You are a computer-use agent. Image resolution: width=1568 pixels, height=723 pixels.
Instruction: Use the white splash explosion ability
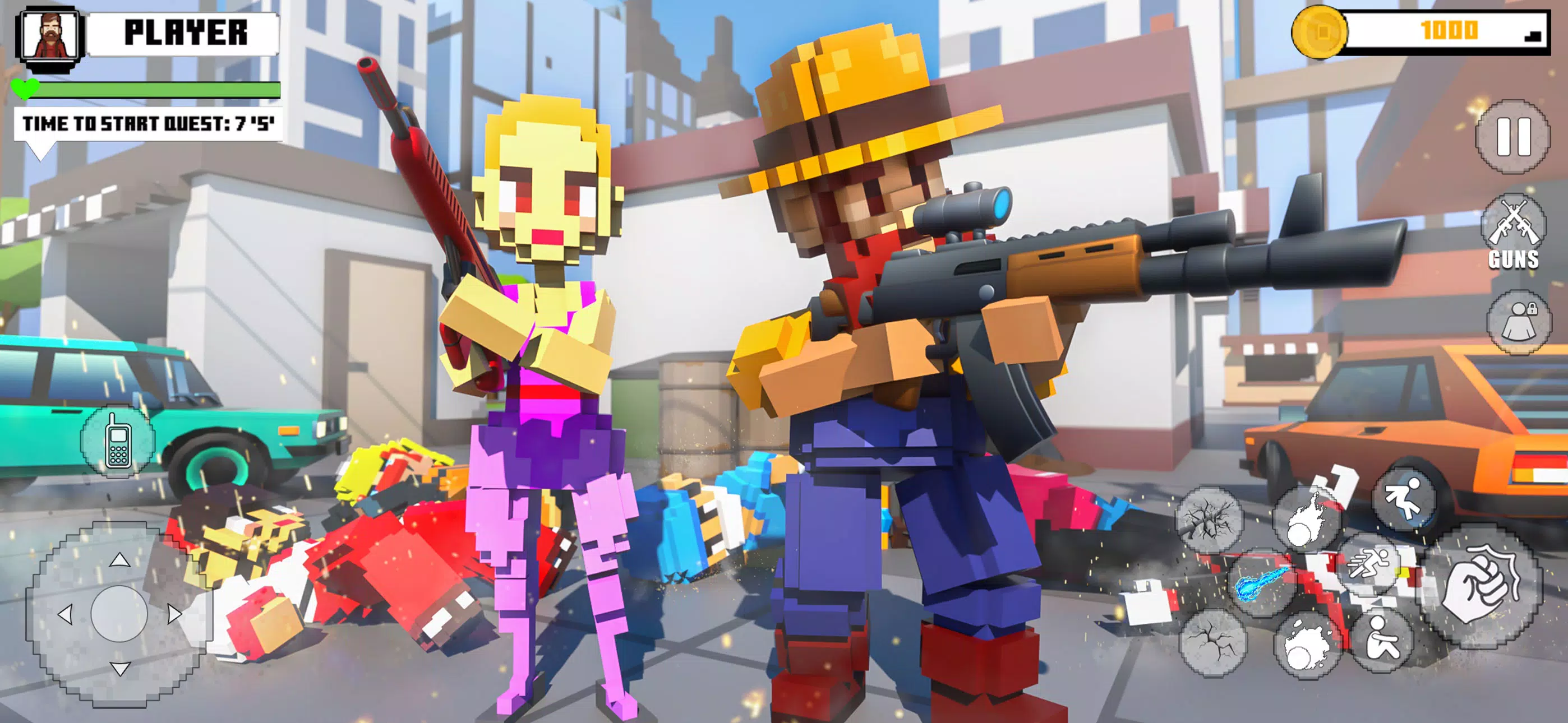[1307, 646]
